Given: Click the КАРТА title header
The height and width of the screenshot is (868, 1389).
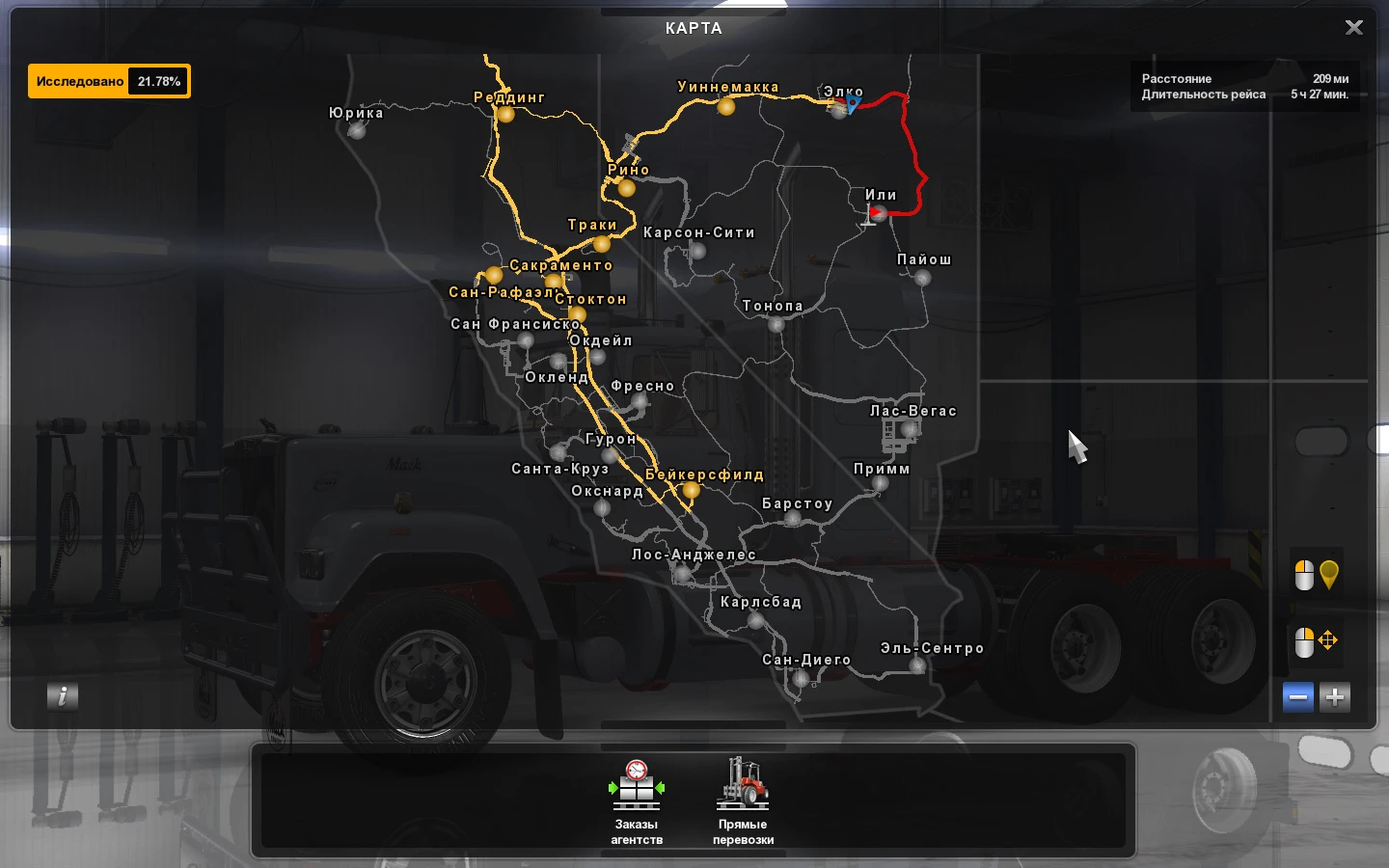Looking at the screenshot, I should coord(694,28).
